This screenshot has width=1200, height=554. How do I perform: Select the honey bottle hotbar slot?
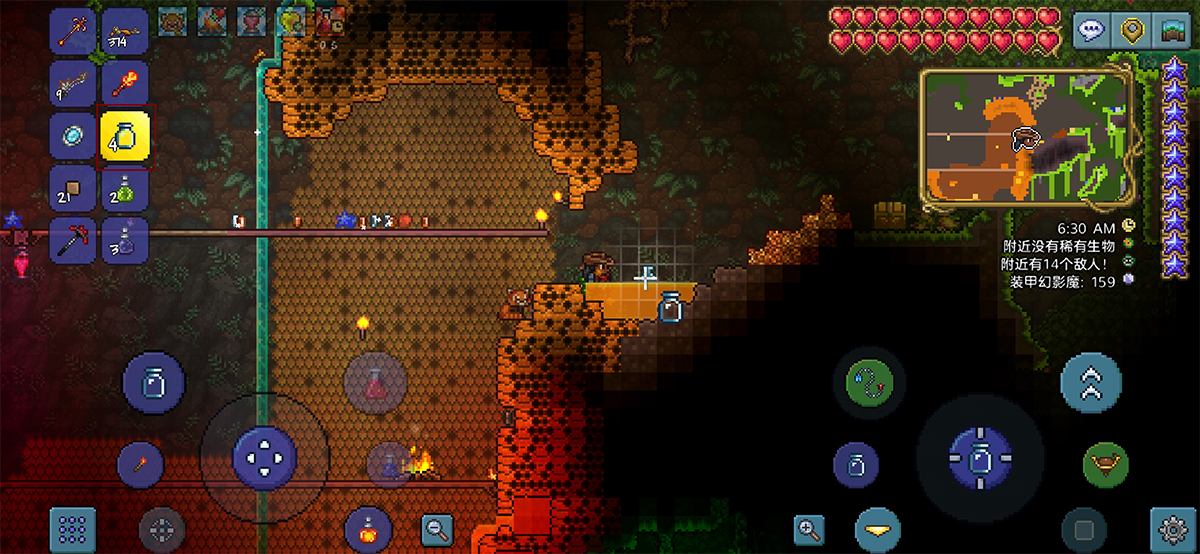125,135
